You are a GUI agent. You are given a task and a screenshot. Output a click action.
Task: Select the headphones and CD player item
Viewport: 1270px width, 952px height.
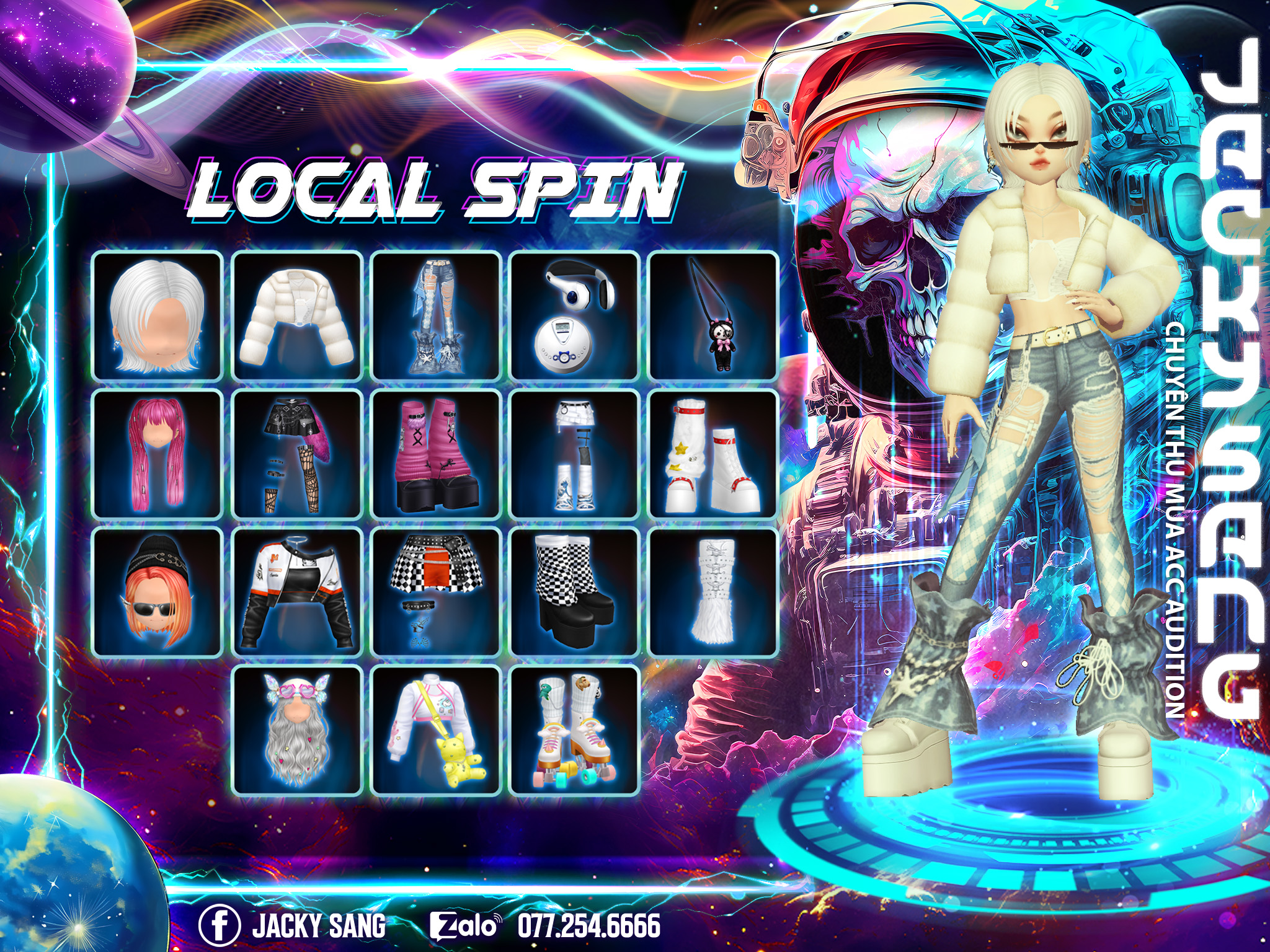click(575, 316)
